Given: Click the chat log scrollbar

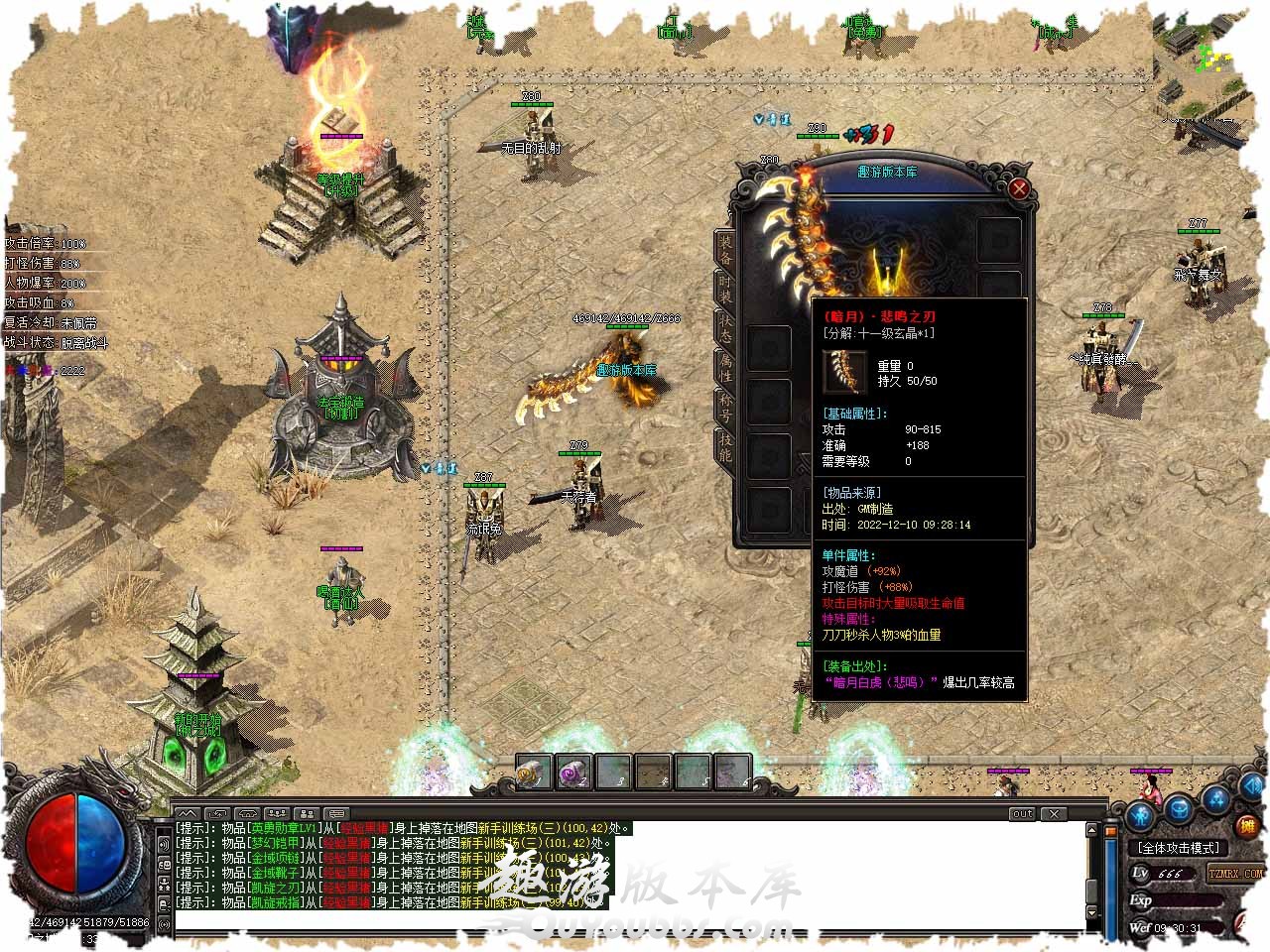Looking at the screenshot, I should click(x=1092, y=871).
